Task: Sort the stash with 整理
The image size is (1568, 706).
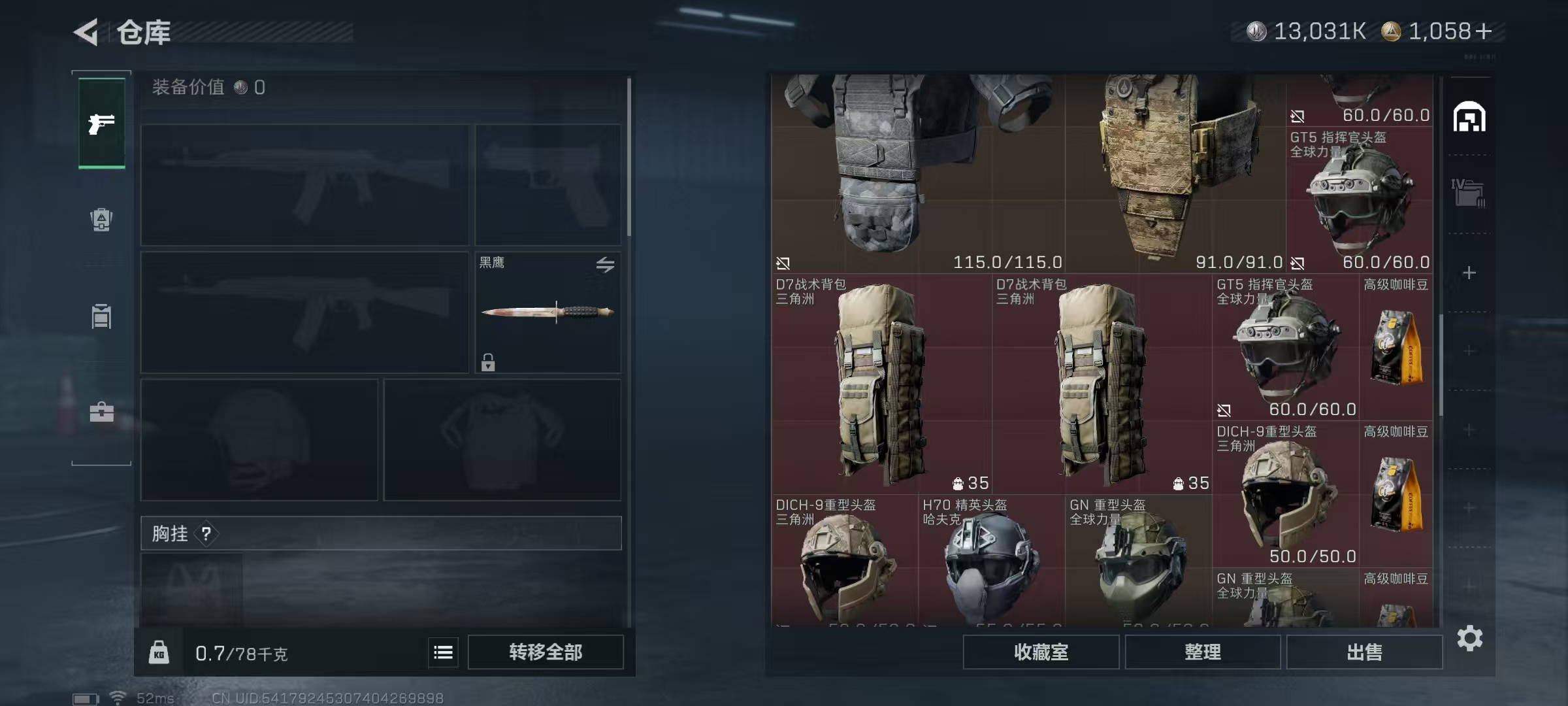Action: tap(1202, 652)
